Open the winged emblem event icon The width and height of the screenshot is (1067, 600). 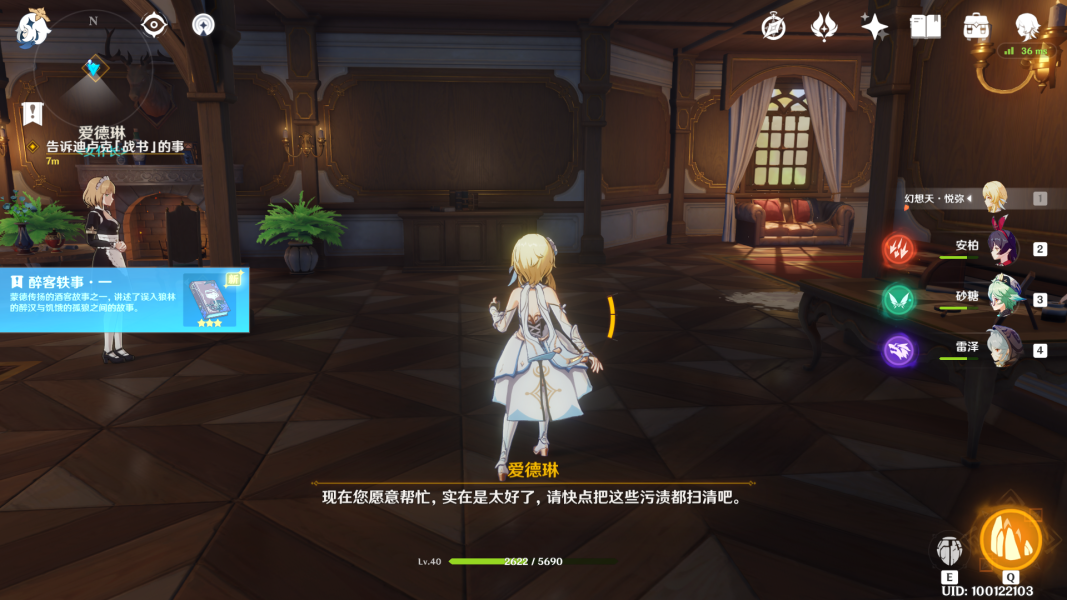(x=823, y=27)
